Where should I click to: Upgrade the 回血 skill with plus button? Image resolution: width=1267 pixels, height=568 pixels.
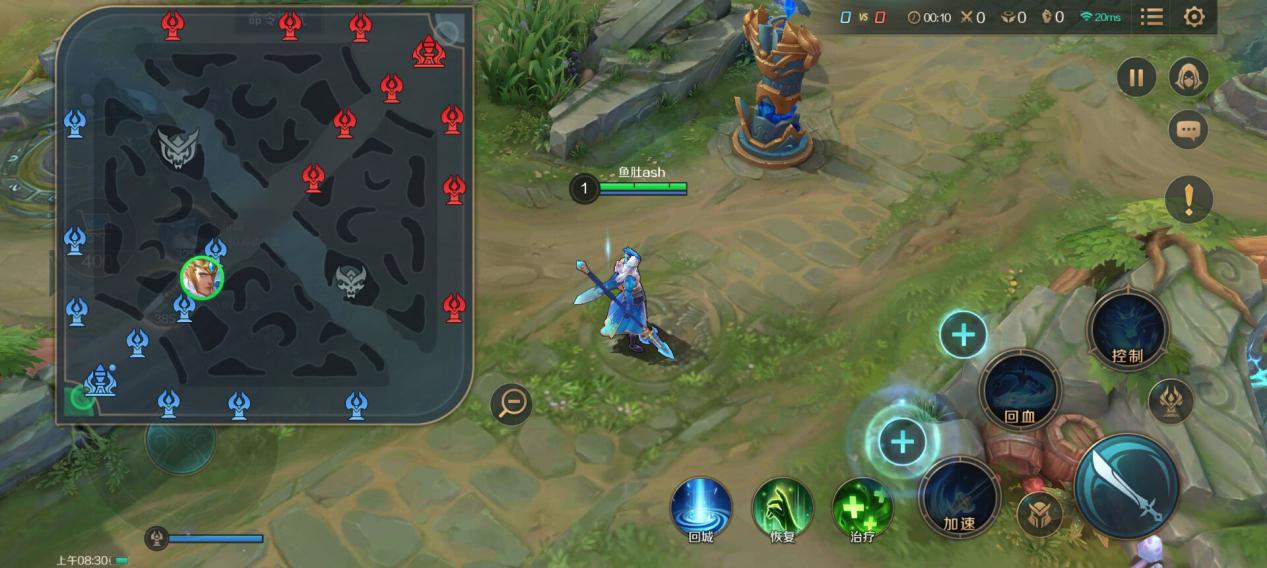click(x=963, y=334)
